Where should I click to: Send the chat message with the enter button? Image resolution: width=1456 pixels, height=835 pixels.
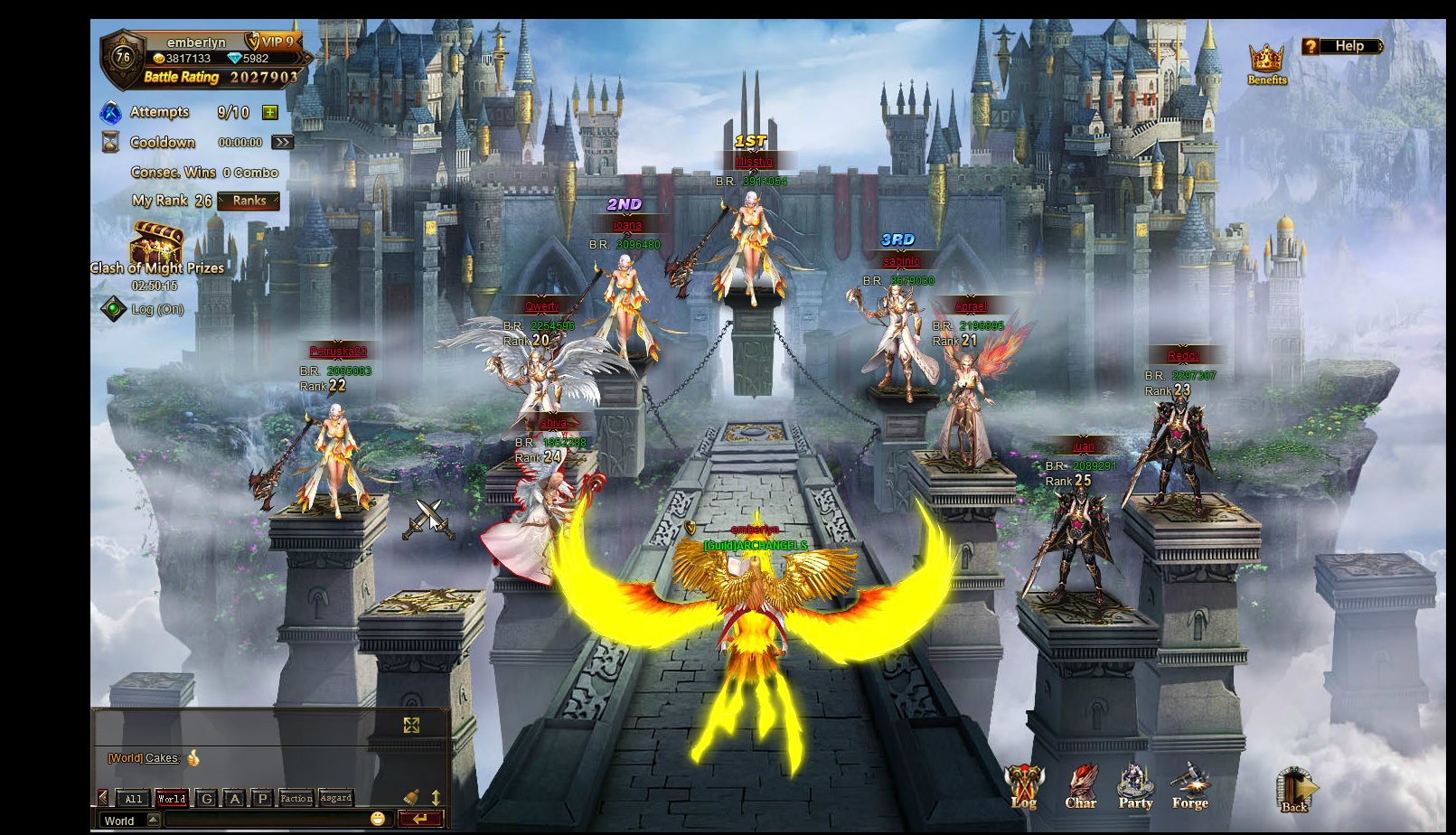pos(420,819)
